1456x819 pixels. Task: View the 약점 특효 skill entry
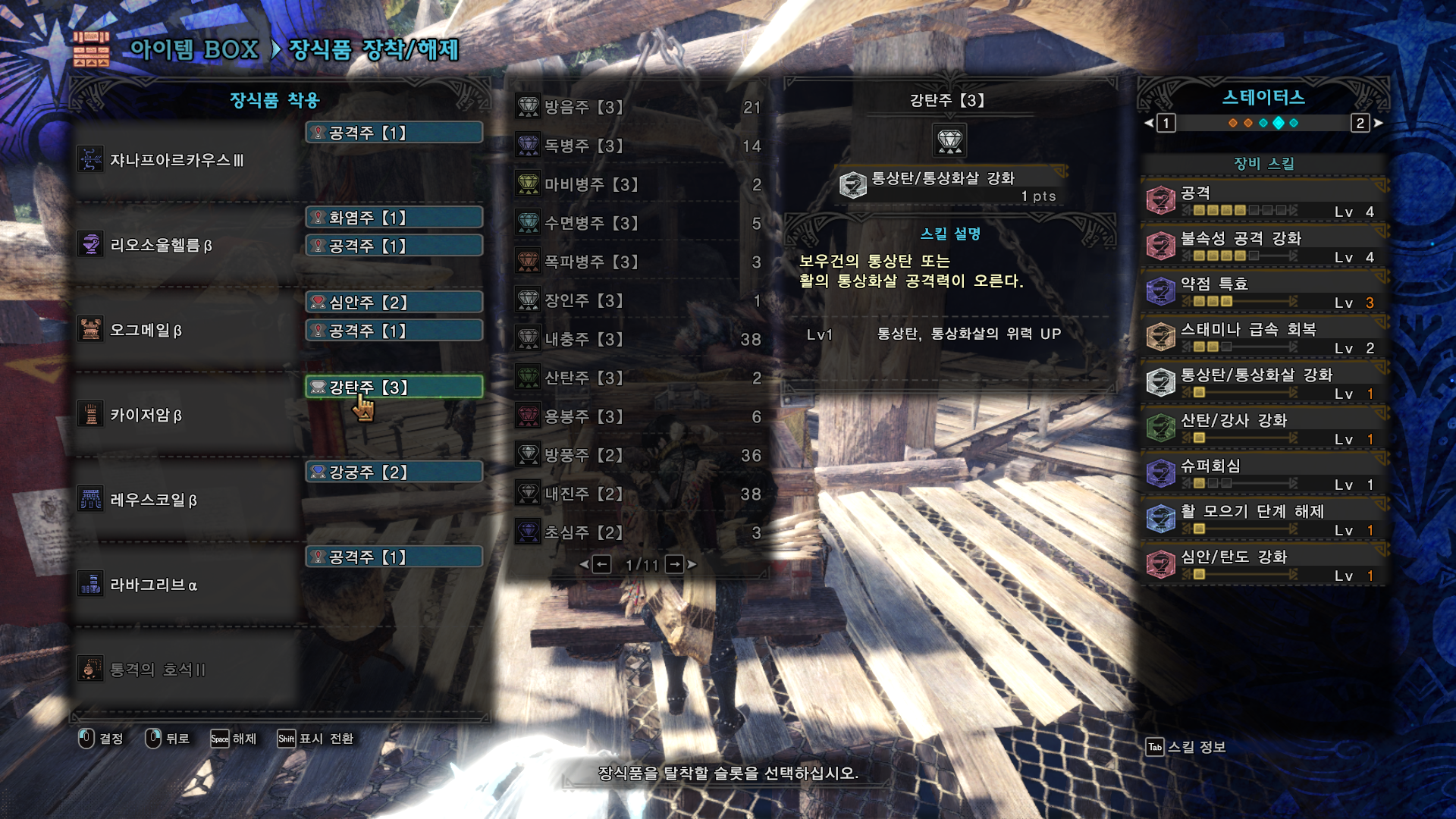point(1263,292)
